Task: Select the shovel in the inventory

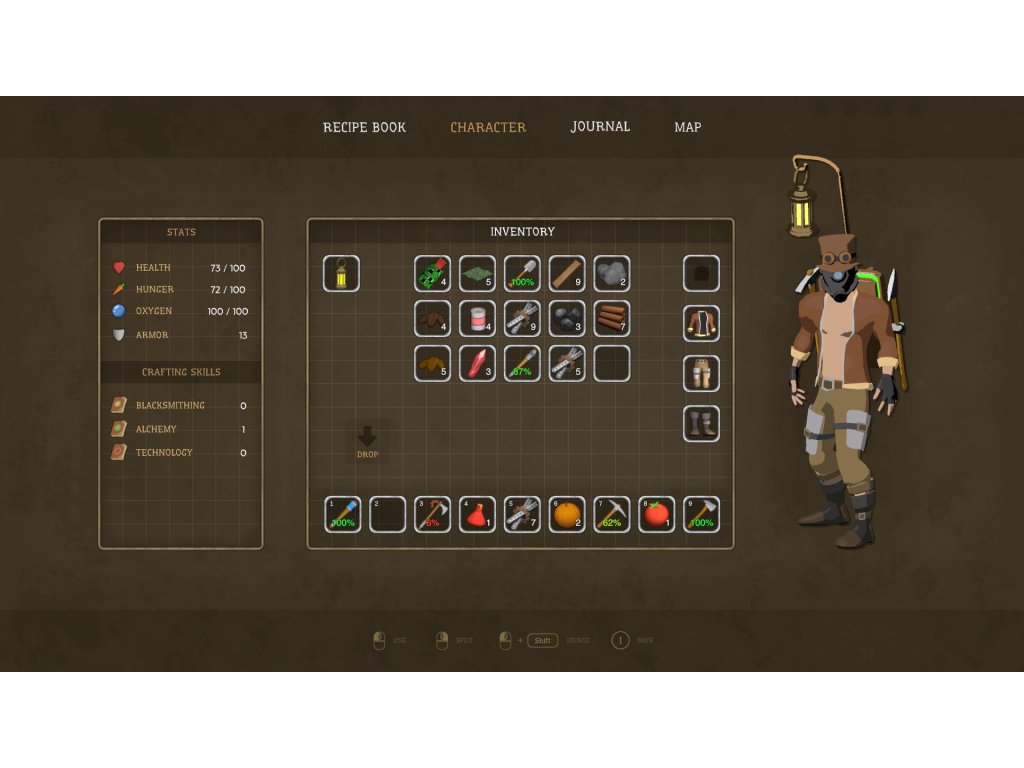Action: [522, 273]
